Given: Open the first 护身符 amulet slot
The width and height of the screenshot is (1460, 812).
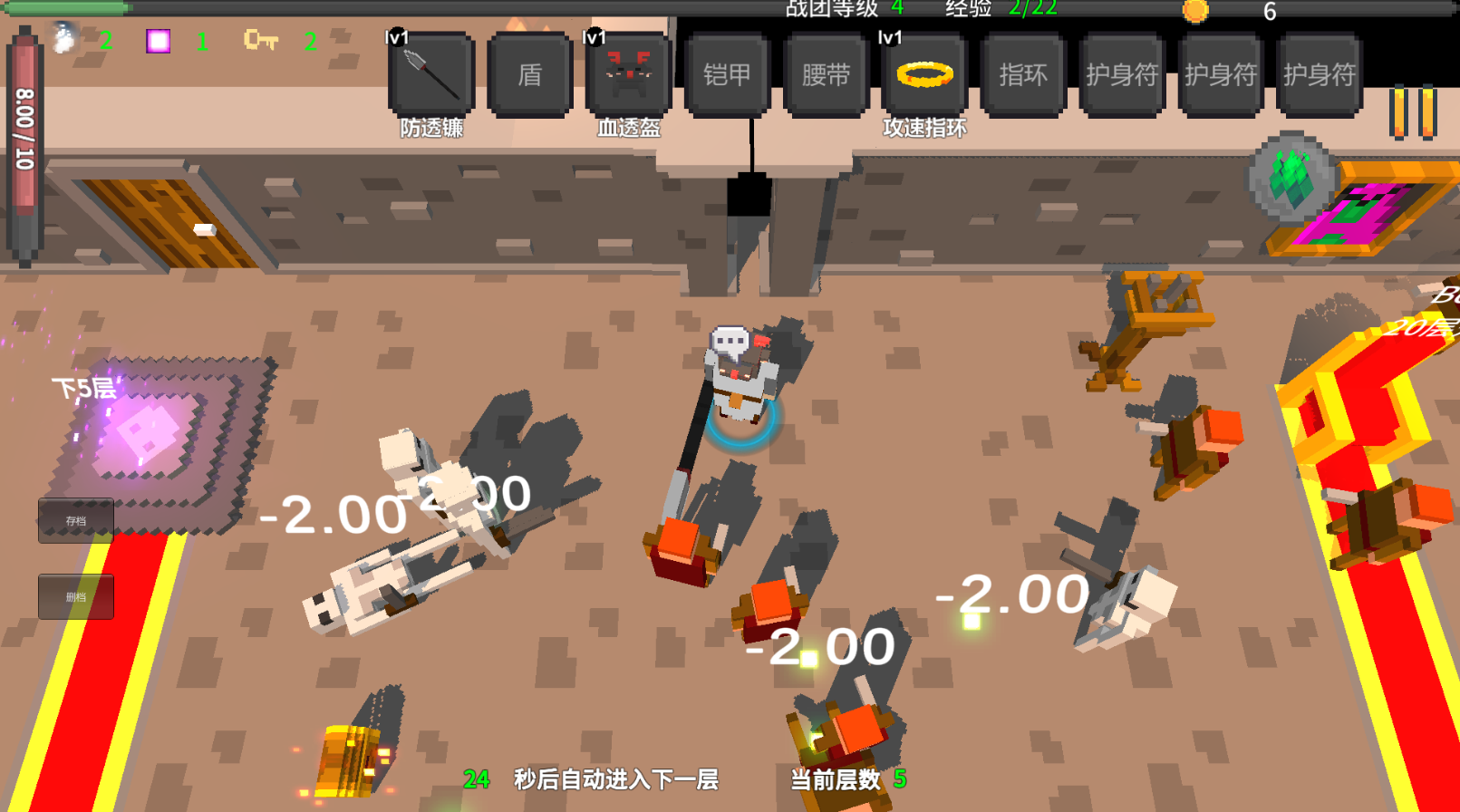Looking at the screenshot, I should 1121,76.
